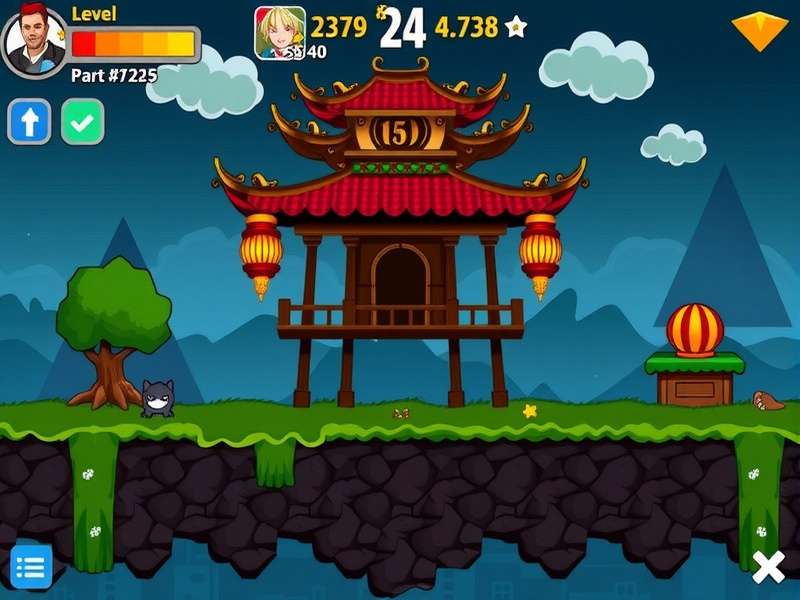
Task: Select the red-haired player avatar portrait
Action: [x=35, y=41]
